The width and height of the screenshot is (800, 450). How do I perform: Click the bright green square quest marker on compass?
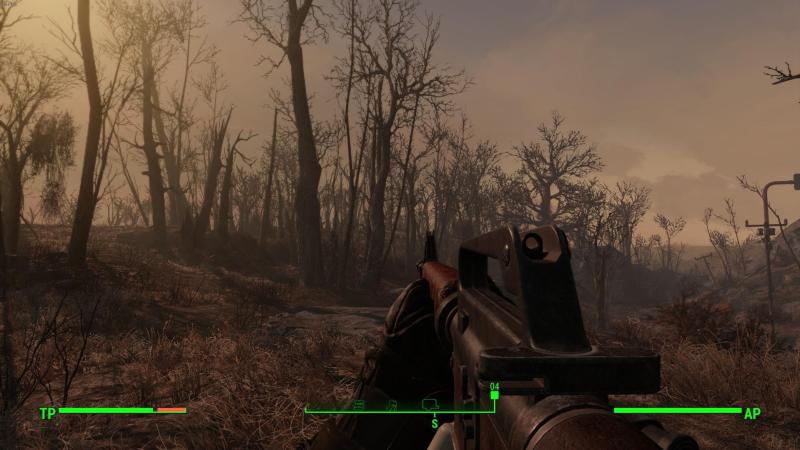[494, 395]
